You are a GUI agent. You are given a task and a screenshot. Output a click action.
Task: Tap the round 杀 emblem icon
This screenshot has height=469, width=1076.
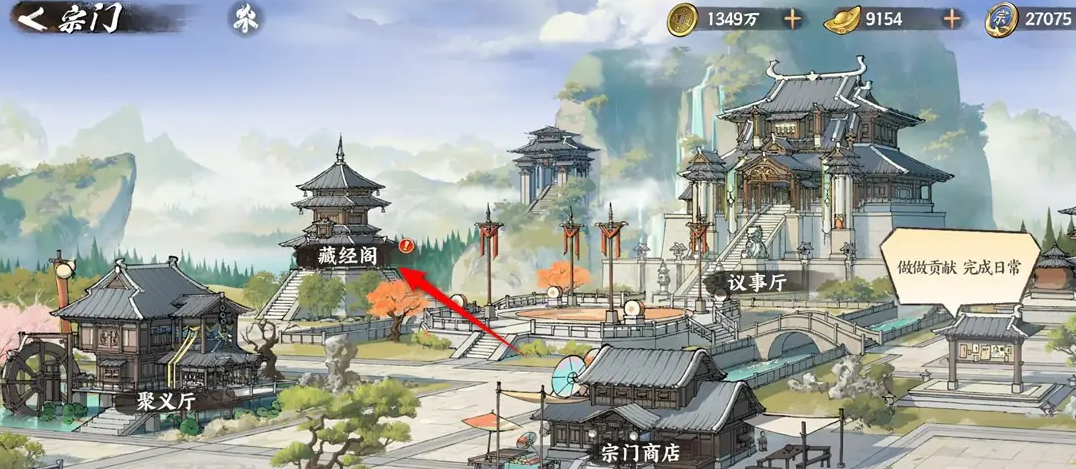(241, 19)
